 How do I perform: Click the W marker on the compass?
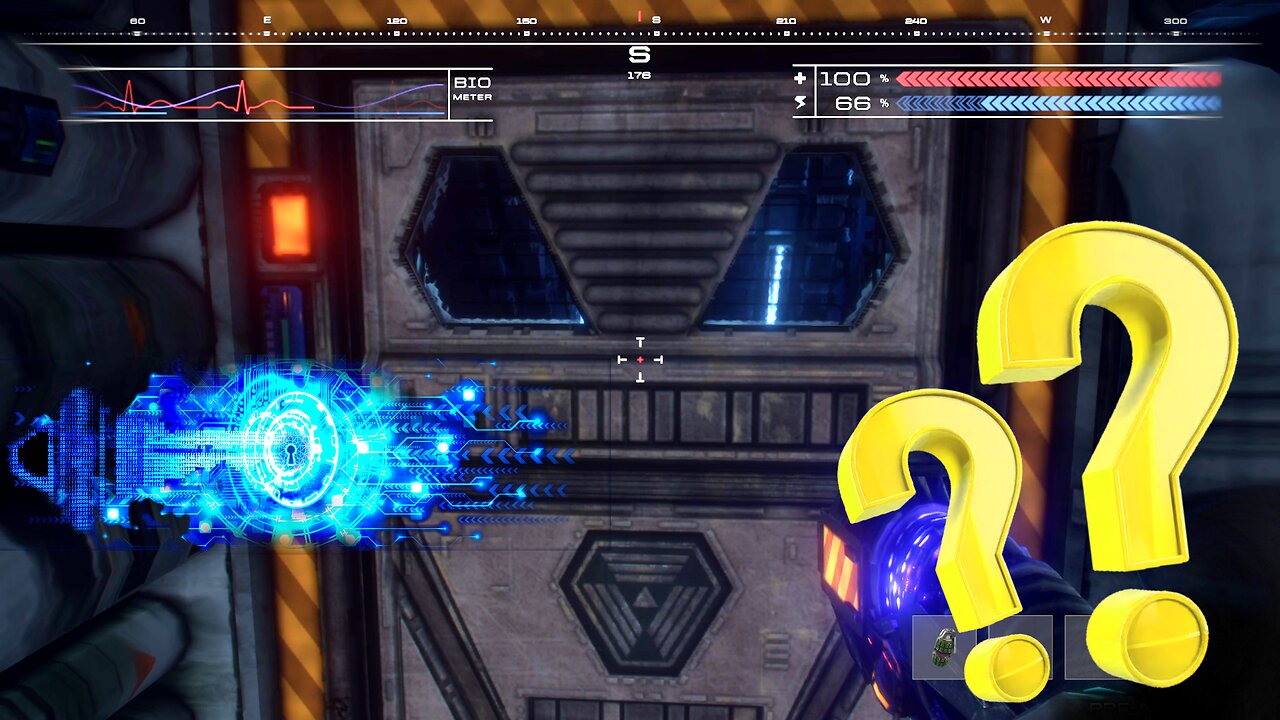tap(1047, 17)
